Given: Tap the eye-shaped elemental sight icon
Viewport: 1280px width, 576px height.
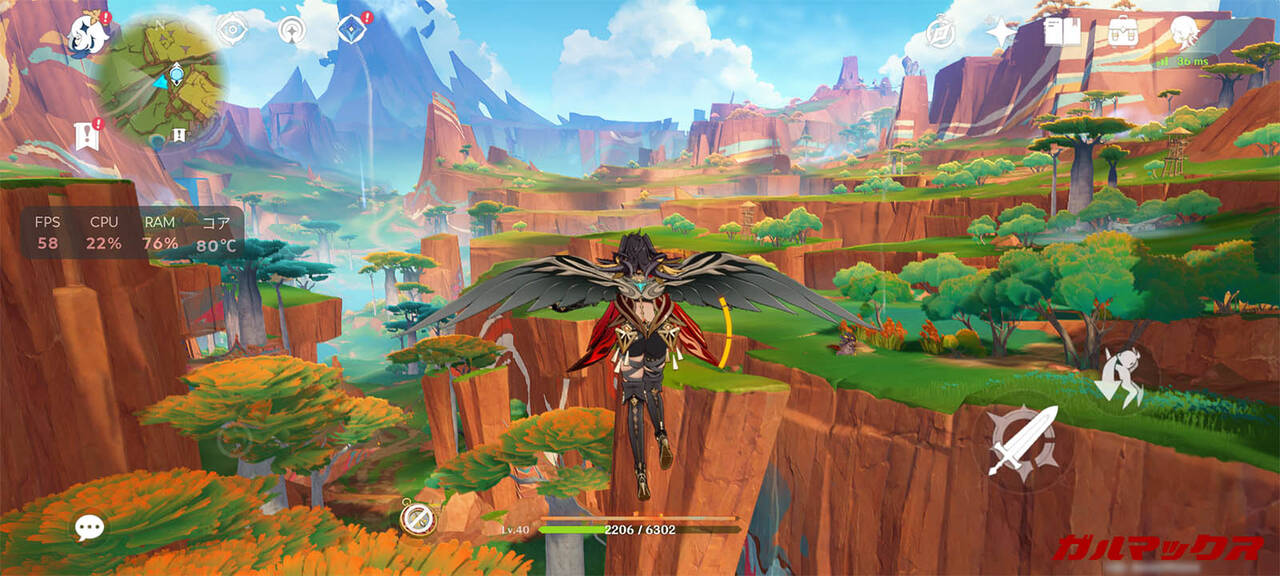Looking at the screenshot, I should point(232,30).
